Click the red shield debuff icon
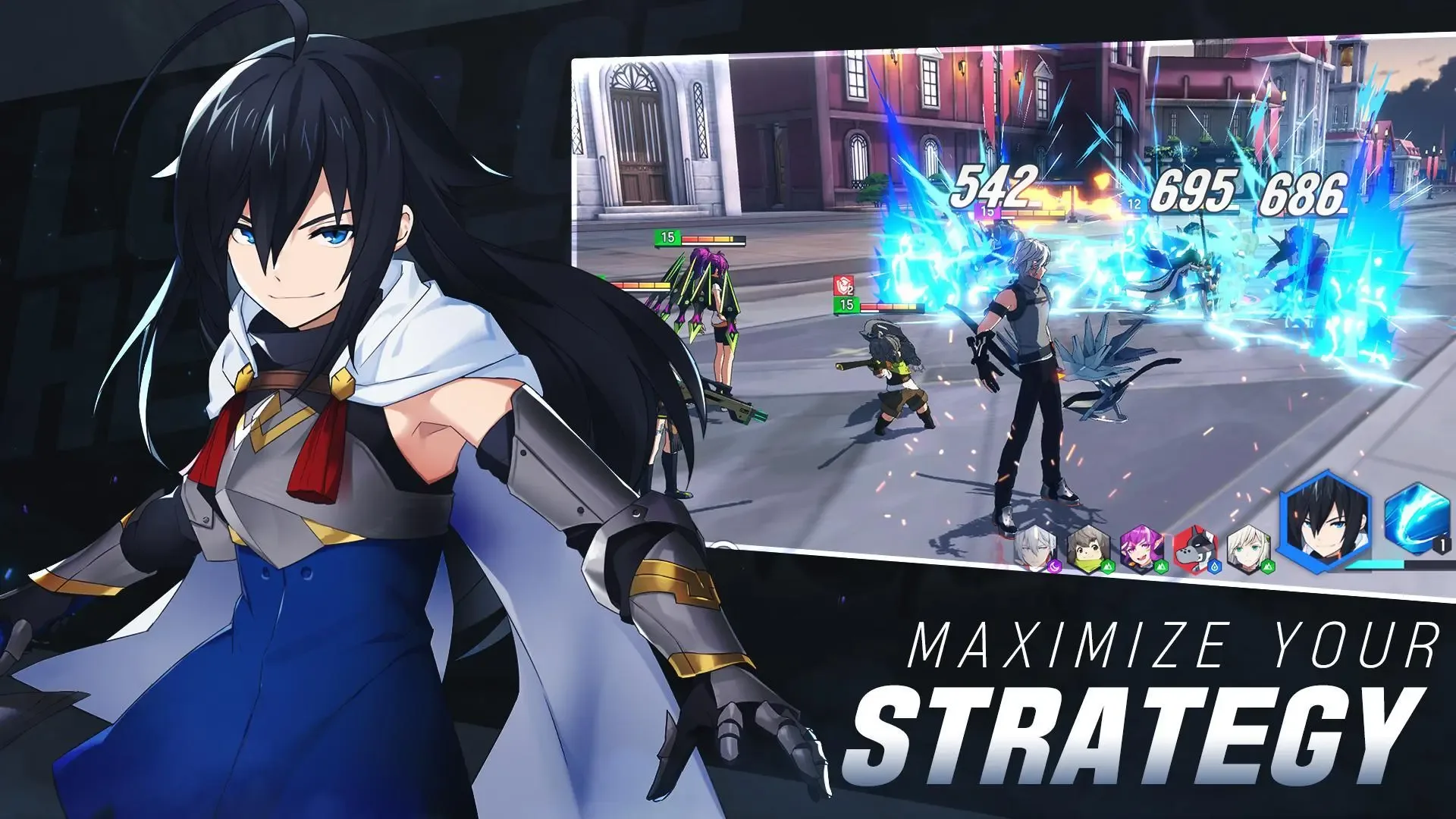The image size is (1456, 819). pos(843,284)
